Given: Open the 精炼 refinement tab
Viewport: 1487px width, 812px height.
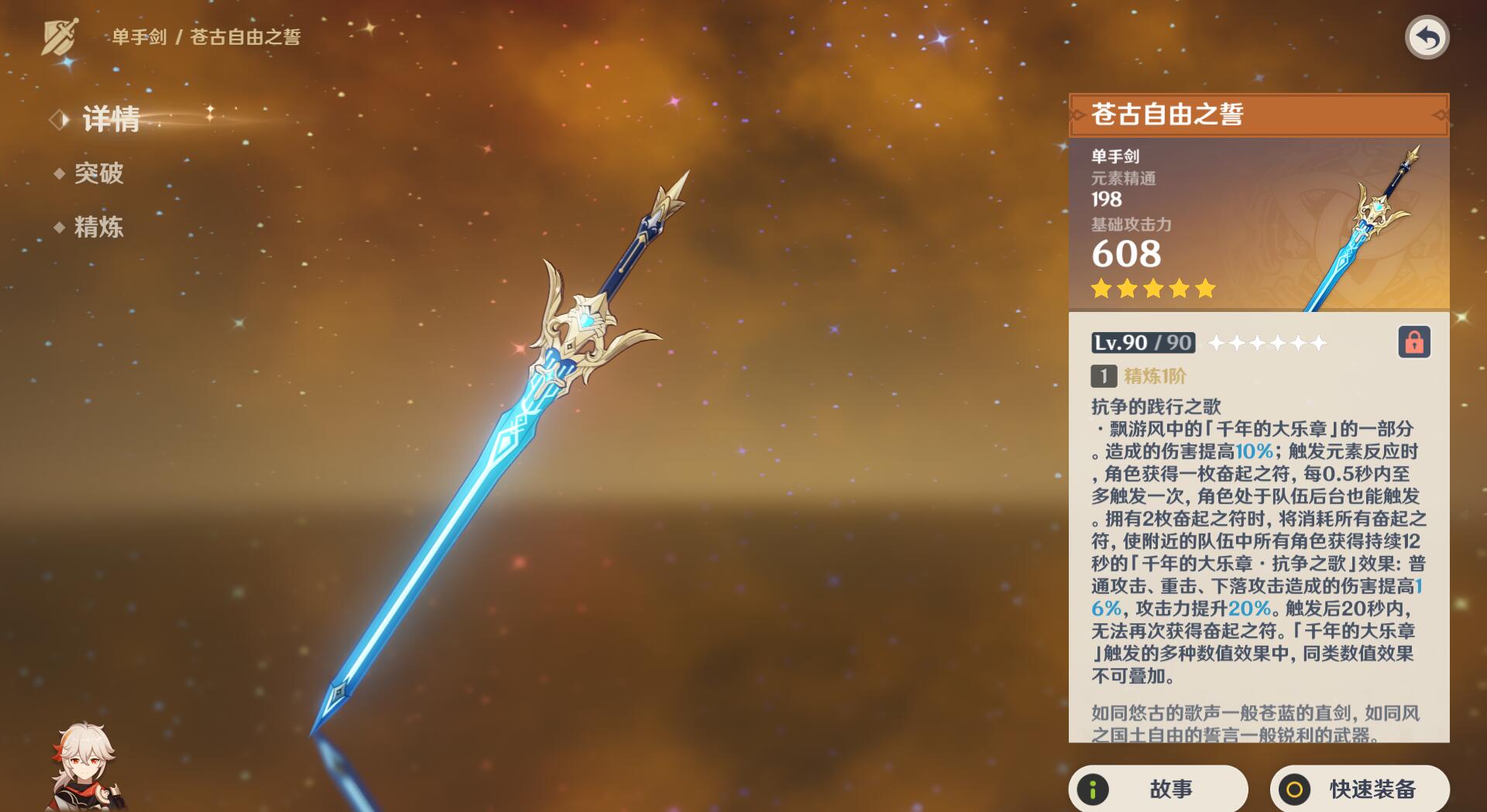Looking at the screenshot, I should coord(101,228).
